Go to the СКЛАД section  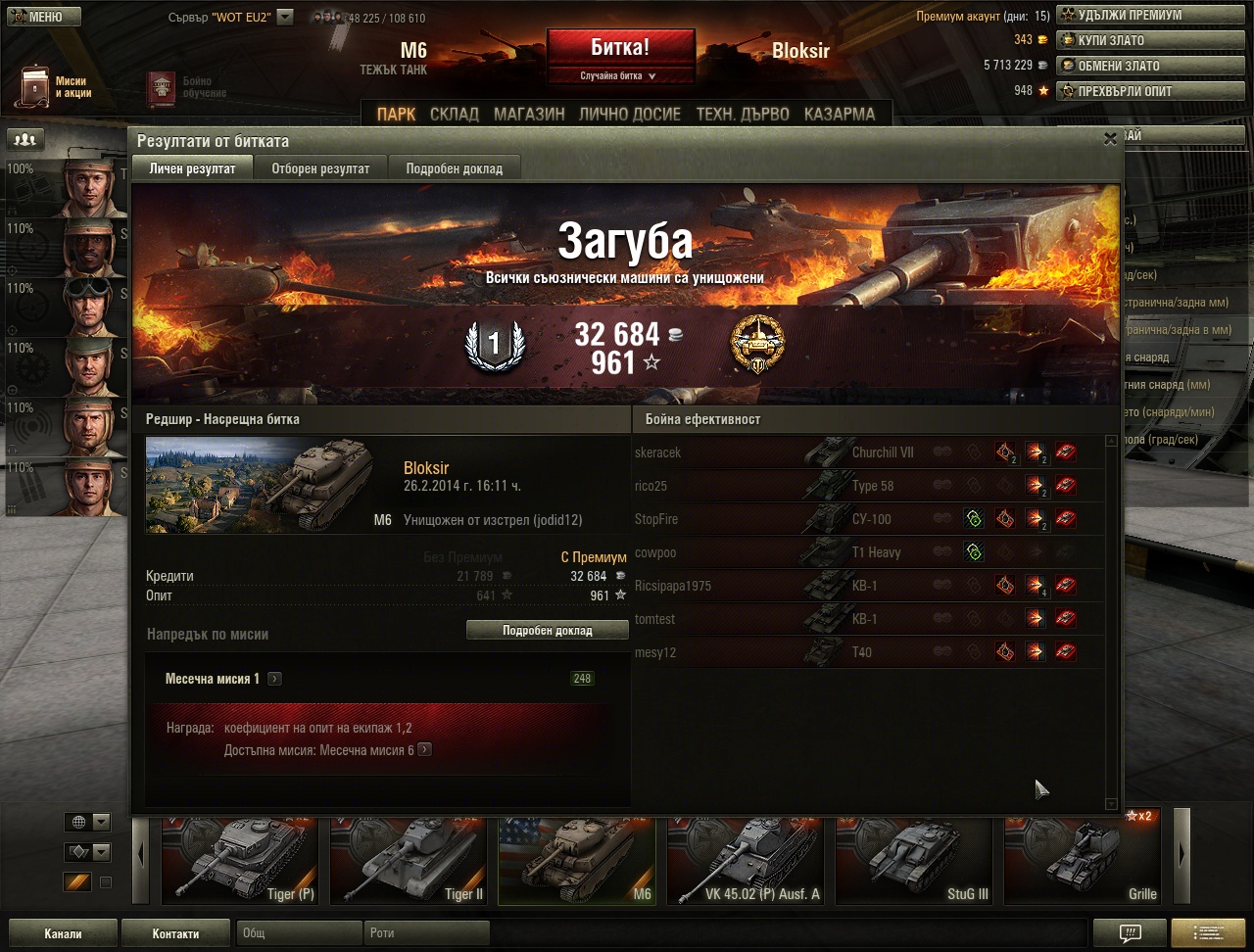(454, 114)
